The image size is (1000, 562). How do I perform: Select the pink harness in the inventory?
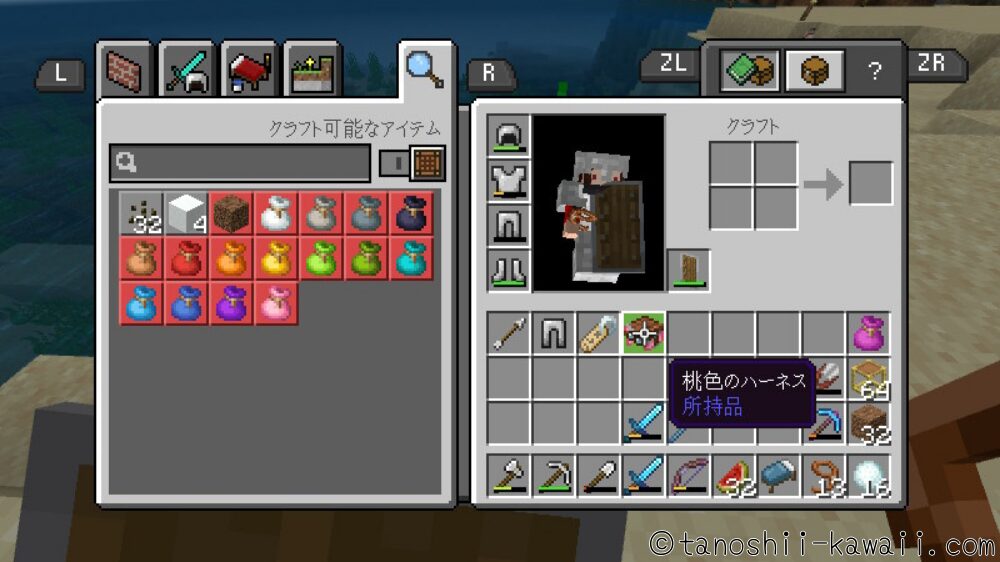pyautogui.click(x=645, y=333)
